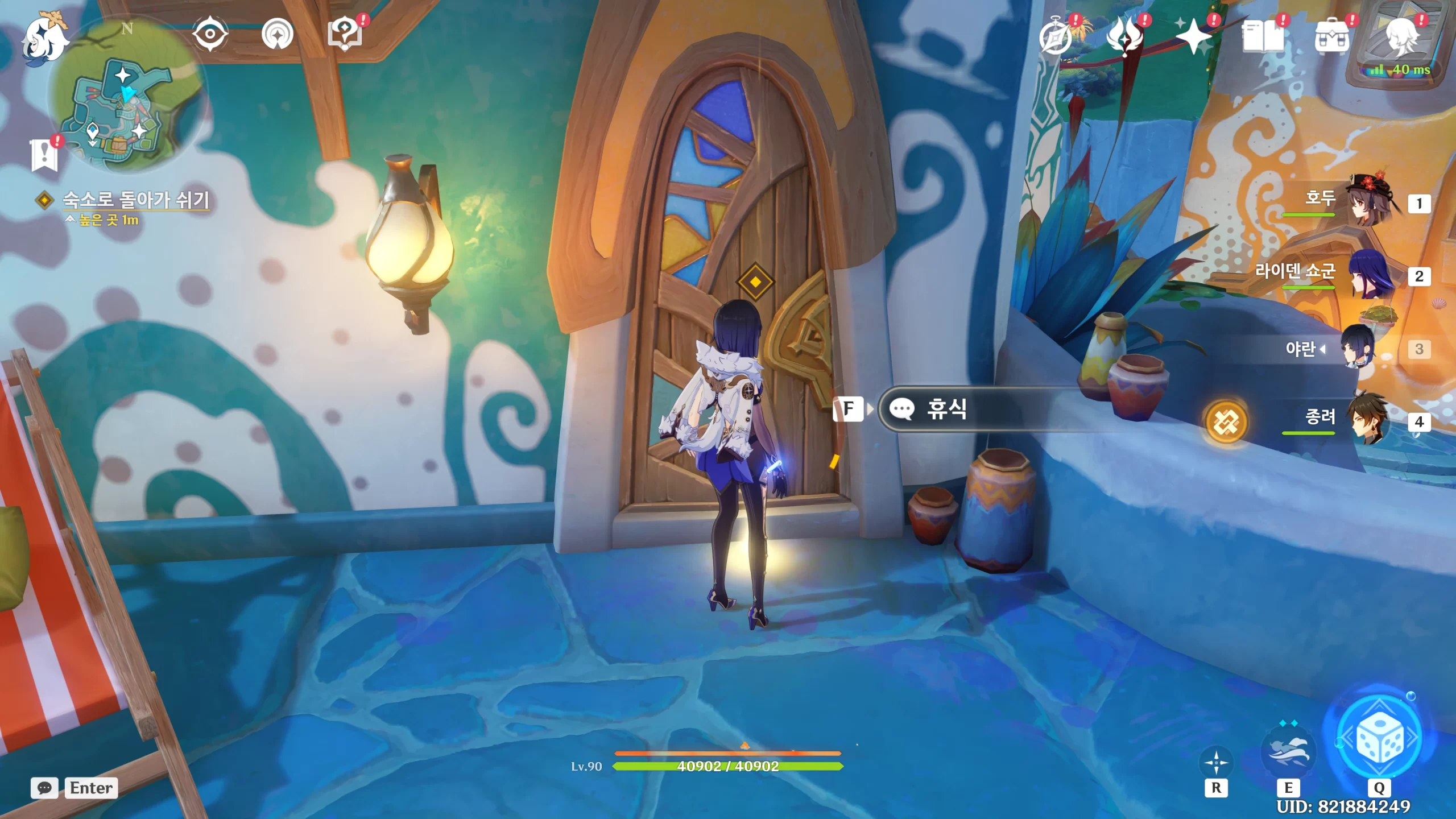The height and width of the screenshot is (819, 1456).
Task: Click the eye-shaped icon beside the minimap
Action: point(210,34)
